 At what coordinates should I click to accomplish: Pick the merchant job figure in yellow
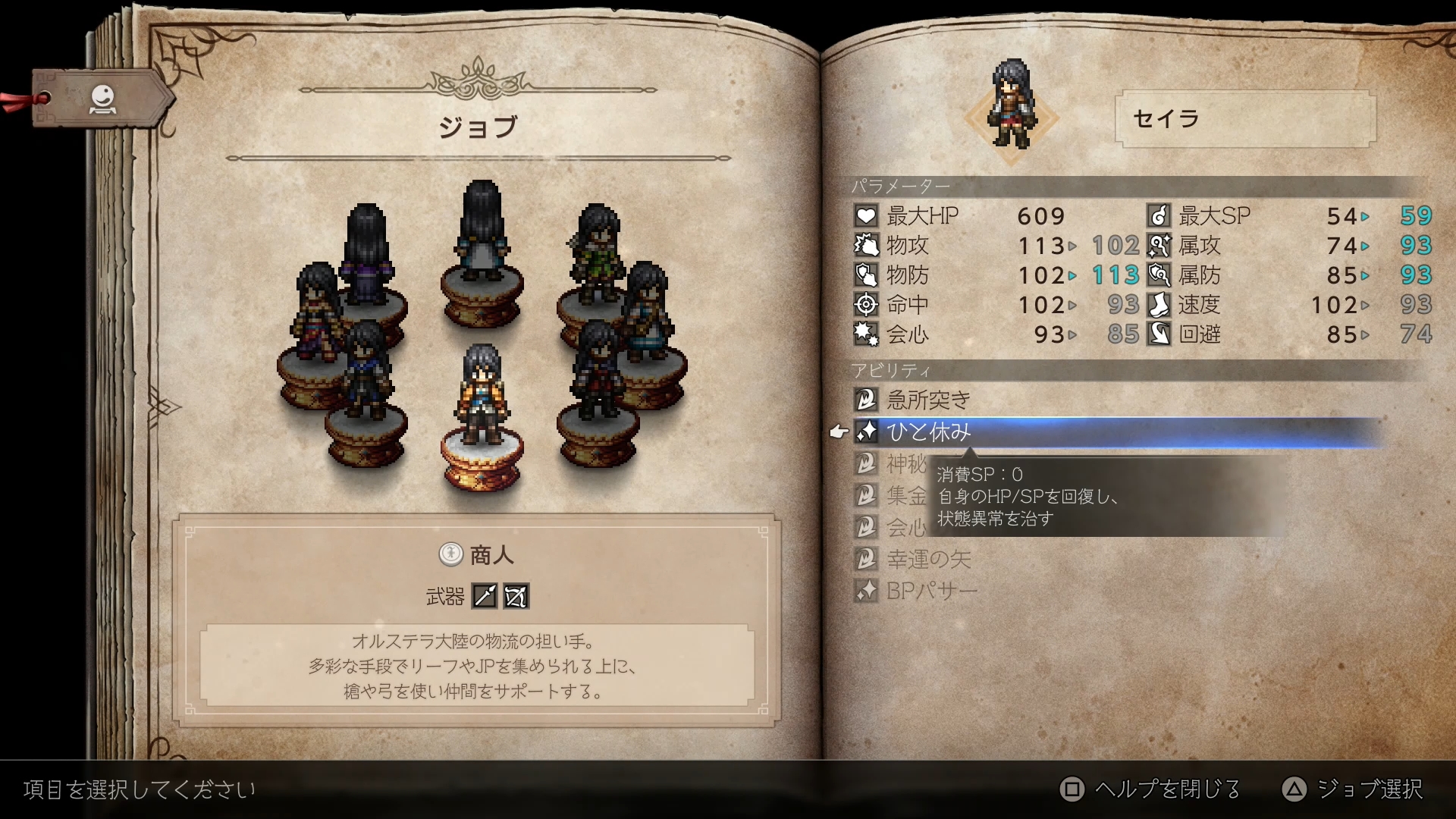(x=481, y=395)
